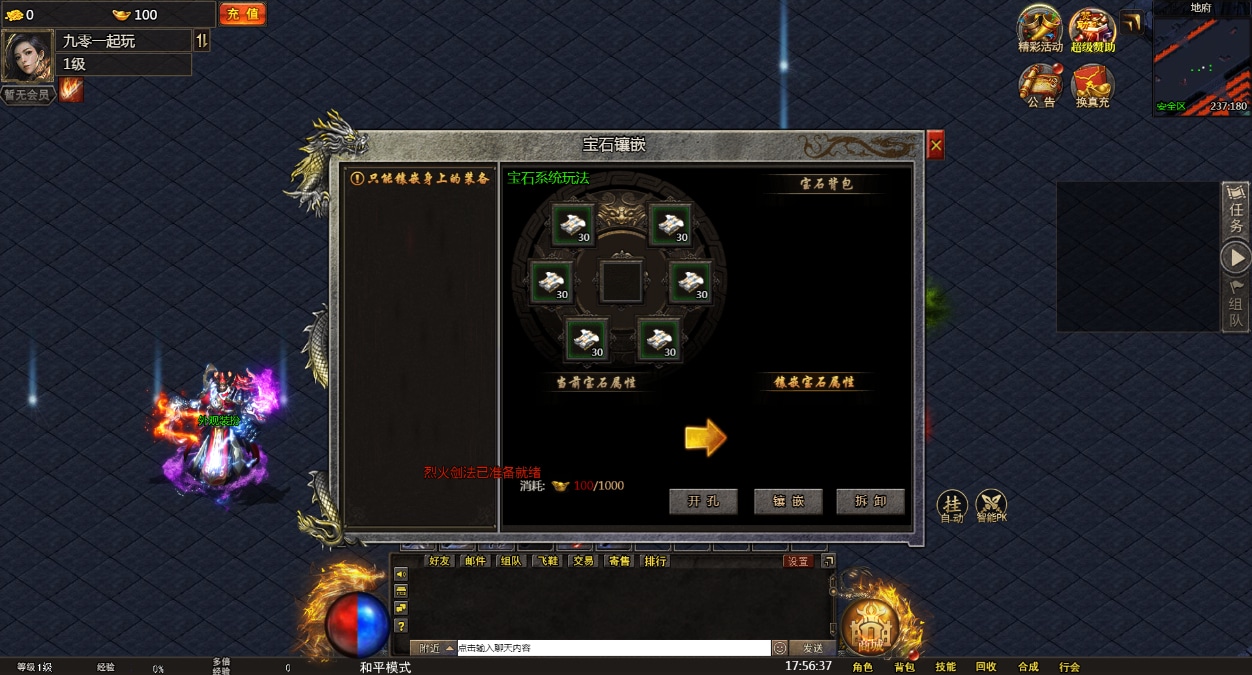Click the 拆卸 remove gem button
This screenshot has width=1252, height=675.
870,502
